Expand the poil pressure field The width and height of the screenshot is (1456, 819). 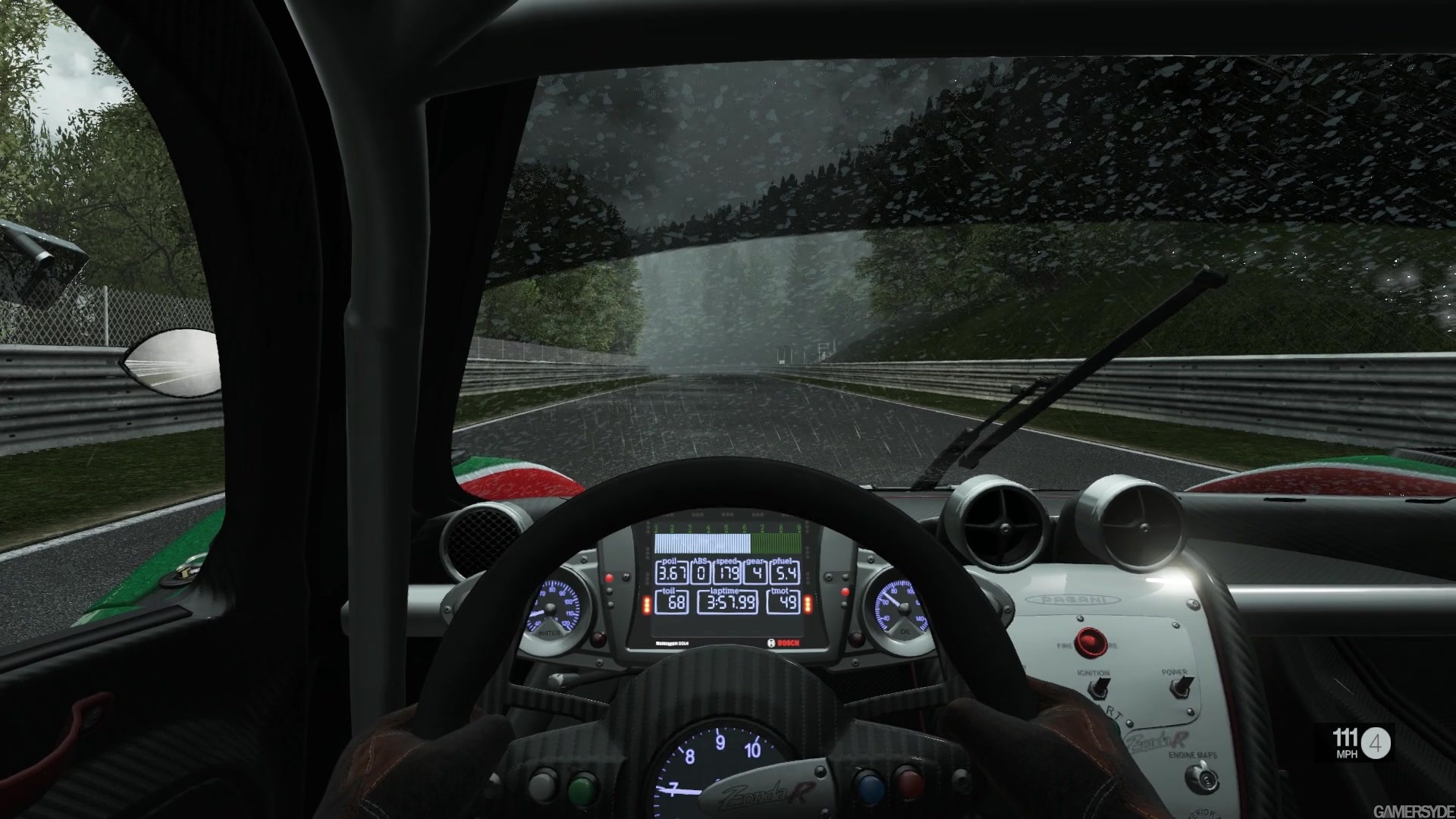pyautogui.click(x=672, y=574)
